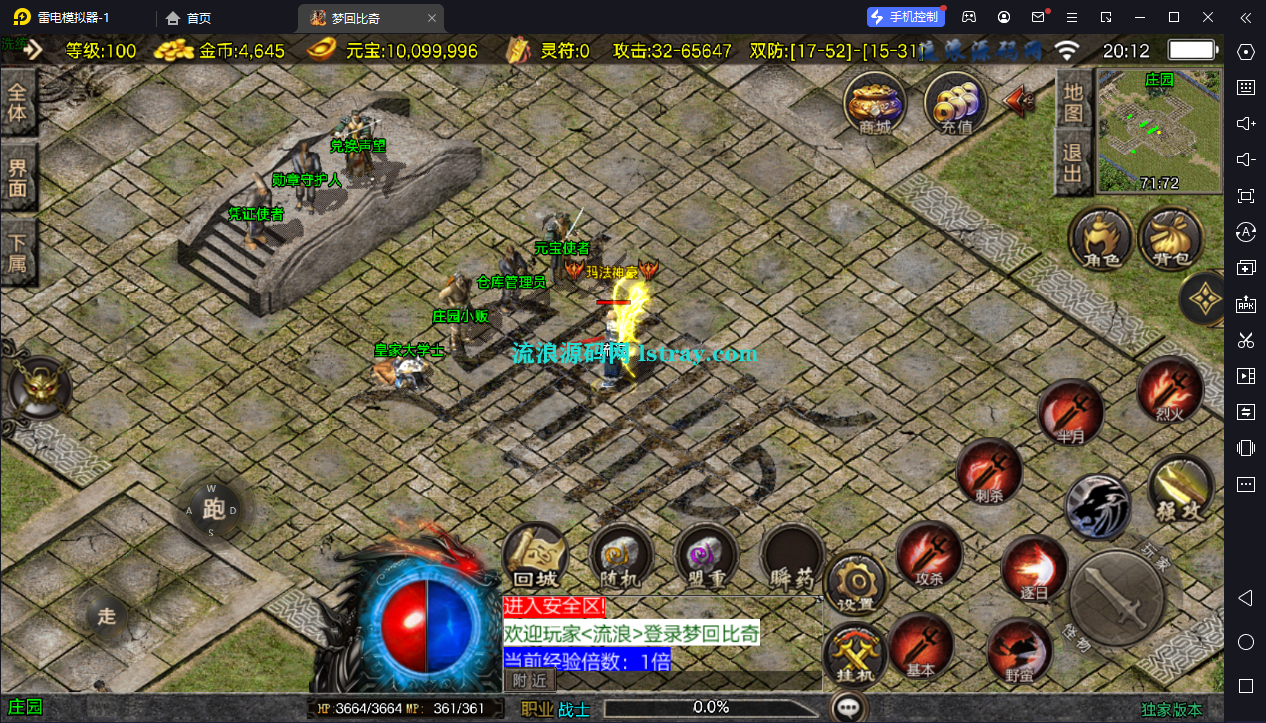This screenshot has width=1266, height=723.
Task: Open the 角色 character panel
Action: 1100,240
